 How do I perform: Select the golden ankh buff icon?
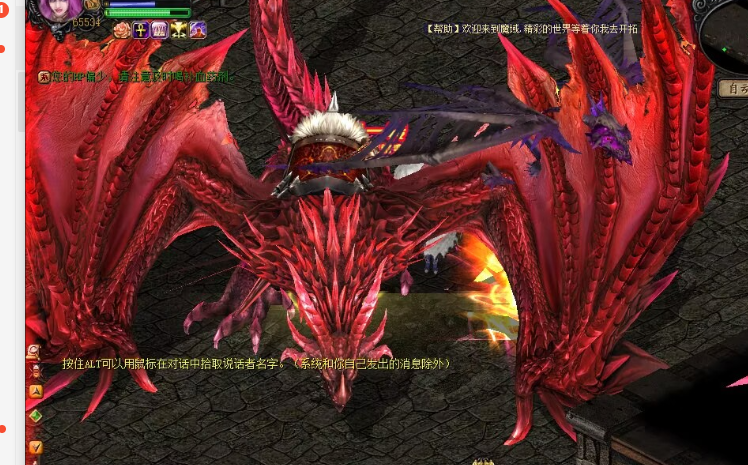(141, 30)
